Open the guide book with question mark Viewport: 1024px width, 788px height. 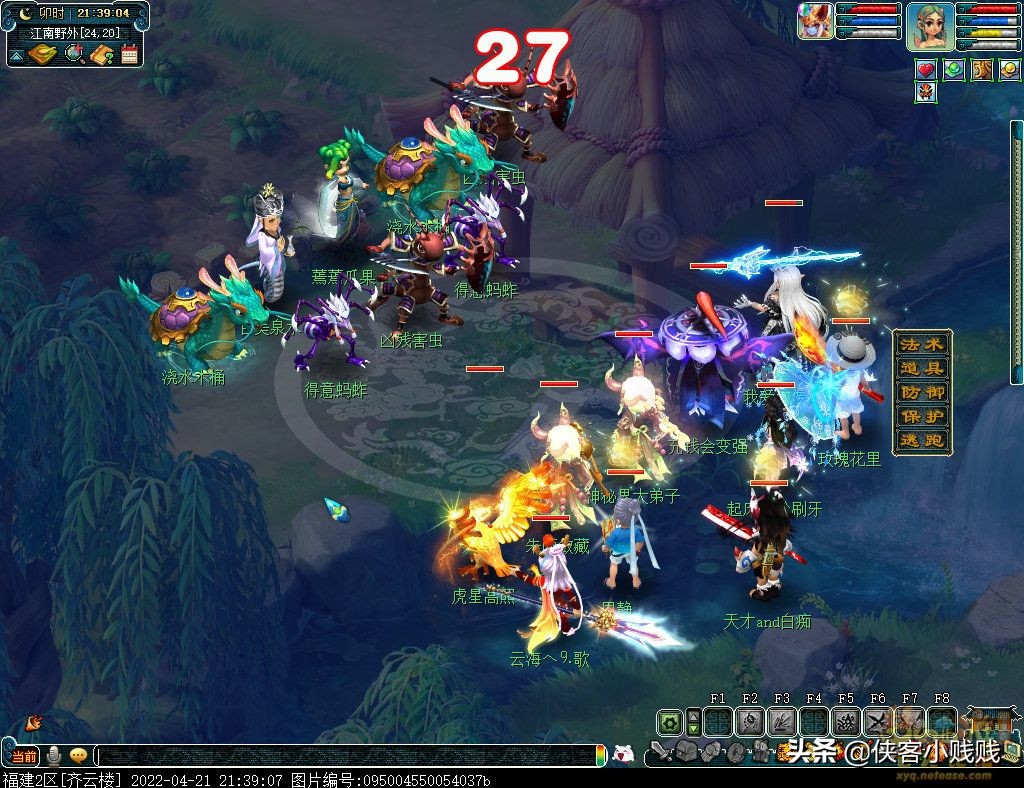(x=101, y=54)
